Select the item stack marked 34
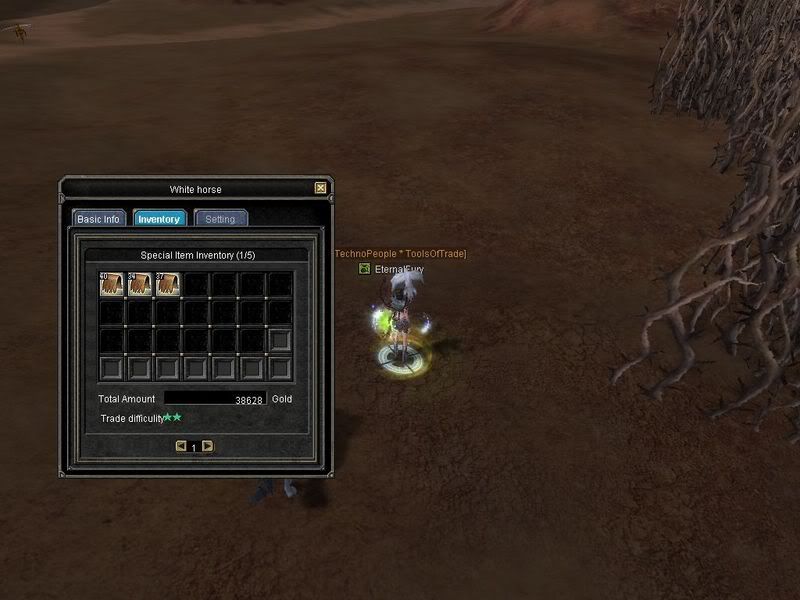The width and height of the screenshot is (800, 600). pyautogui.click(x=140, y=285)
